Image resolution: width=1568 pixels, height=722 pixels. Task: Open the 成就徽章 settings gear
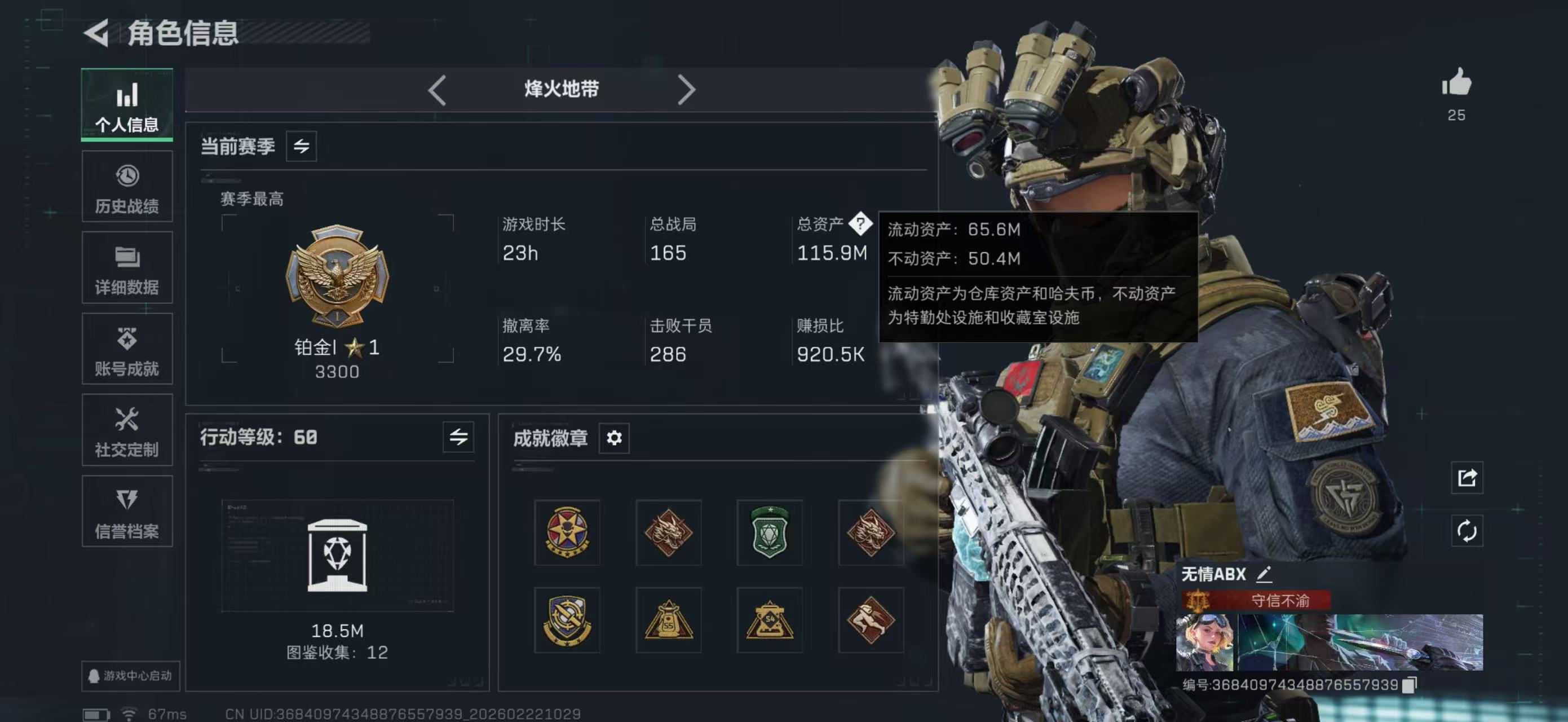coord(613,438)
